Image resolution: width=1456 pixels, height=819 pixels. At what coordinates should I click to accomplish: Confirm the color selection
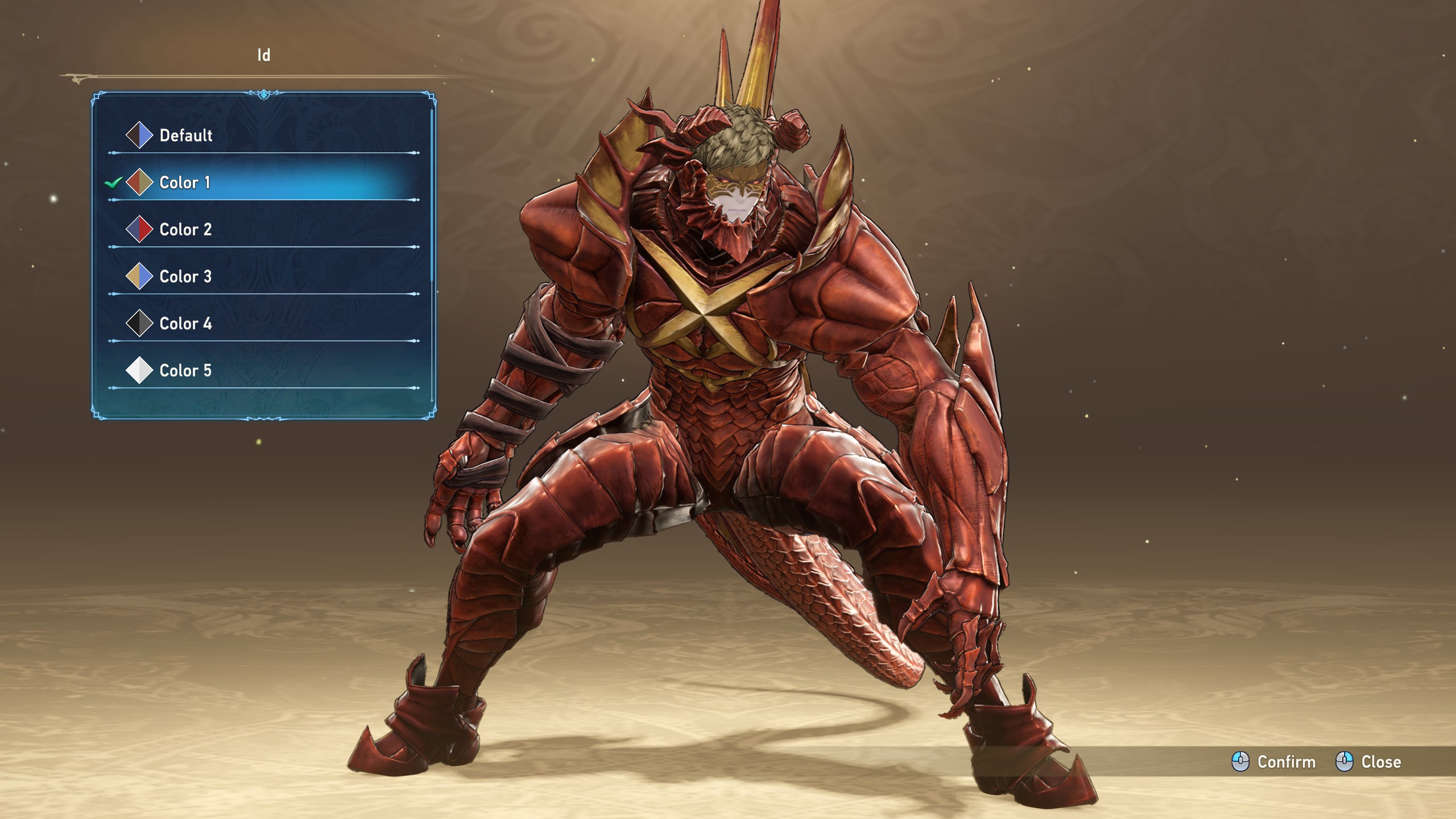tap(1274, 762)
